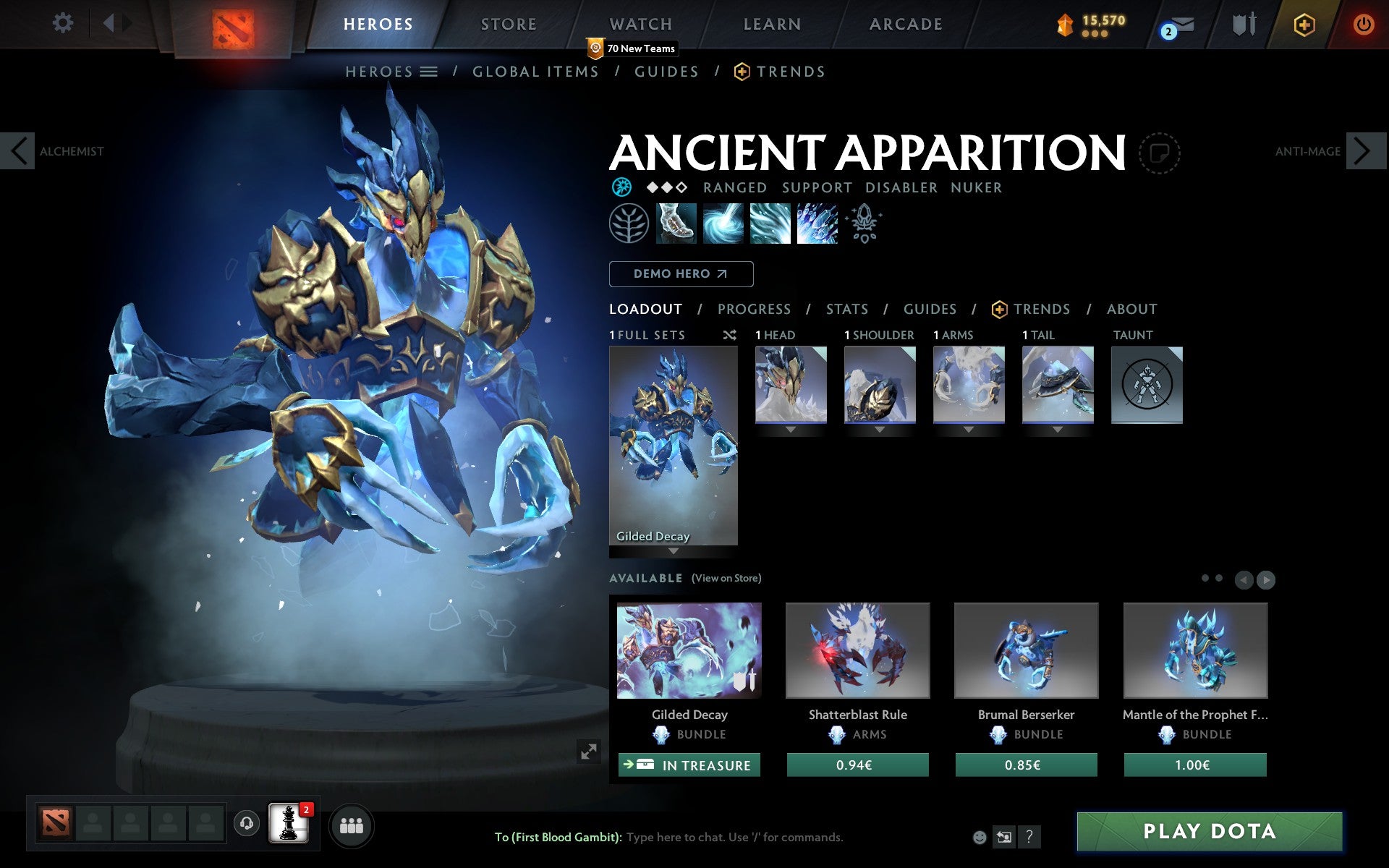The width and height of the screenshot is (1389, 868).
Task: Click the DEMO HERO button
Action: tap(681, 274)
